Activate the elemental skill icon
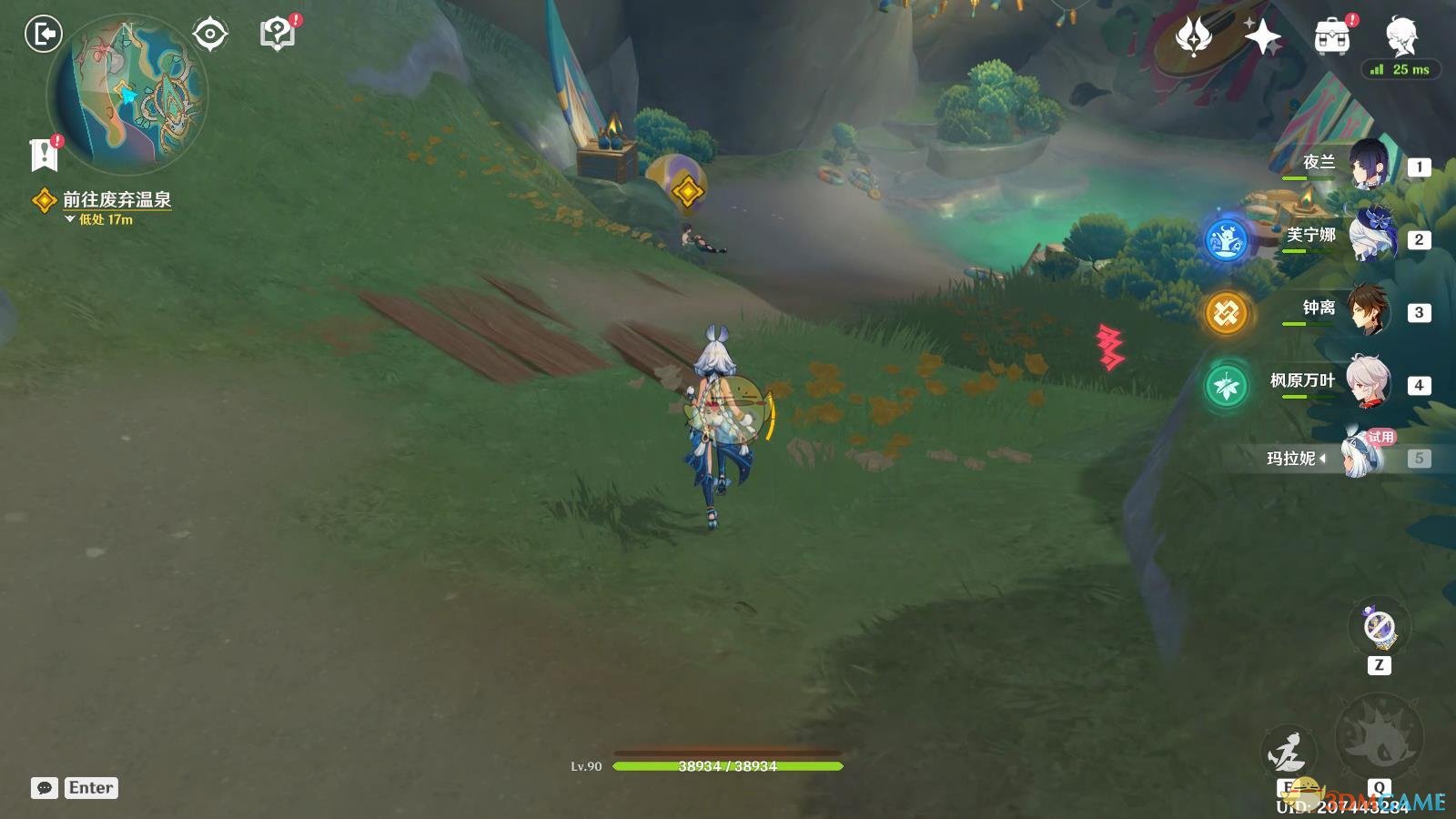Image resolution: width=1456 pixels, height=819 pixels. [x=1289, y=753]
